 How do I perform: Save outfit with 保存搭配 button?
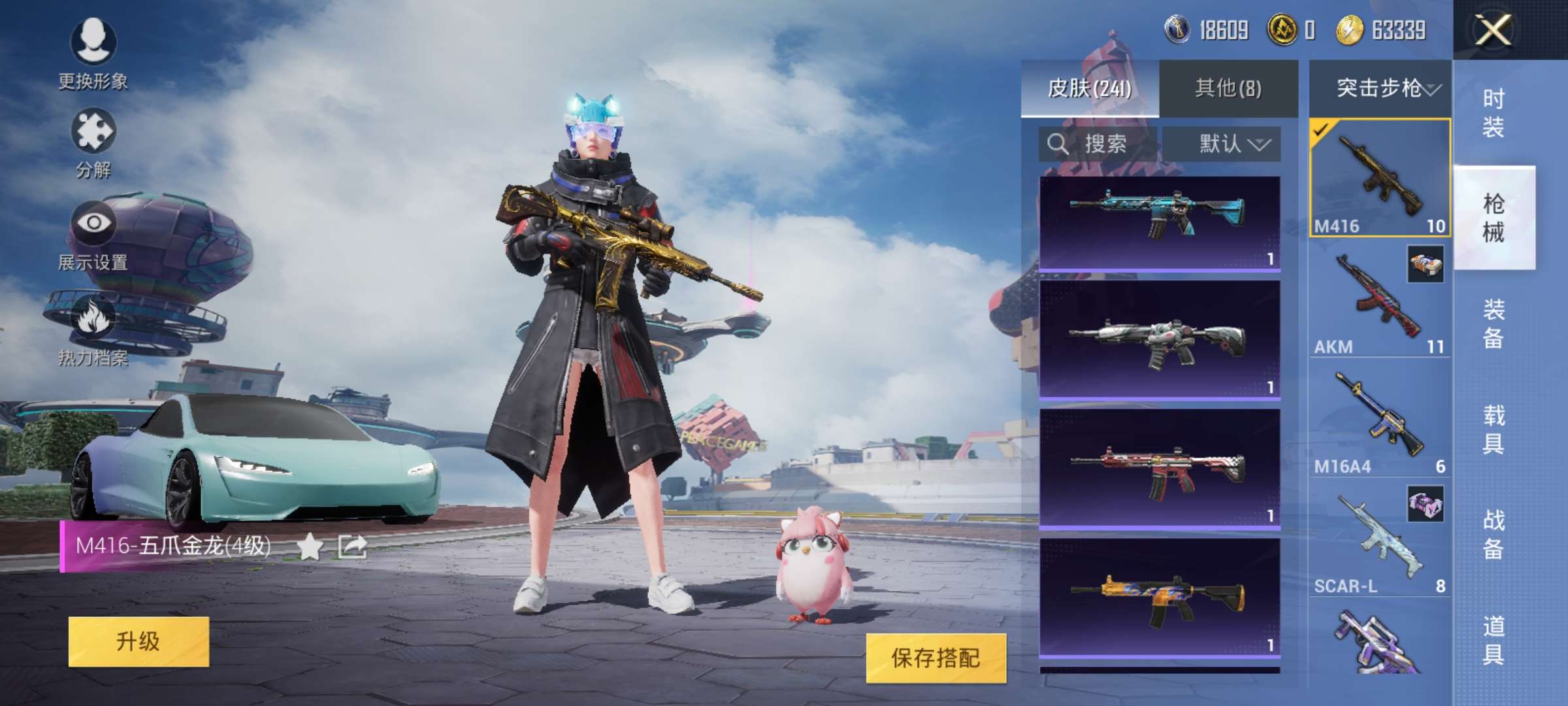coord(936,658)
